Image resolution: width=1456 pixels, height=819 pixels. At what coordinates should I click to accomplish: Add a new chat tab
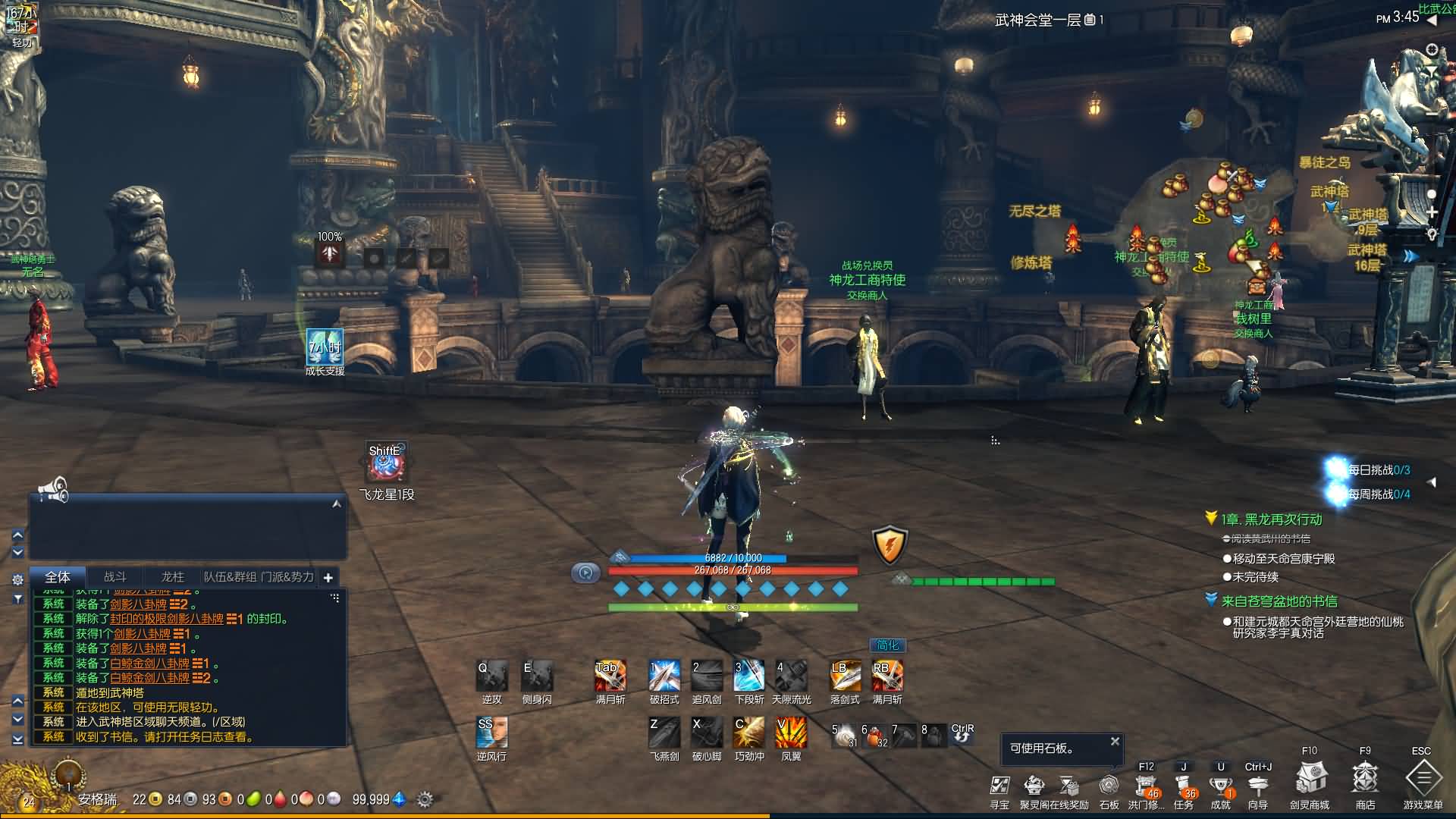point(328,578)
